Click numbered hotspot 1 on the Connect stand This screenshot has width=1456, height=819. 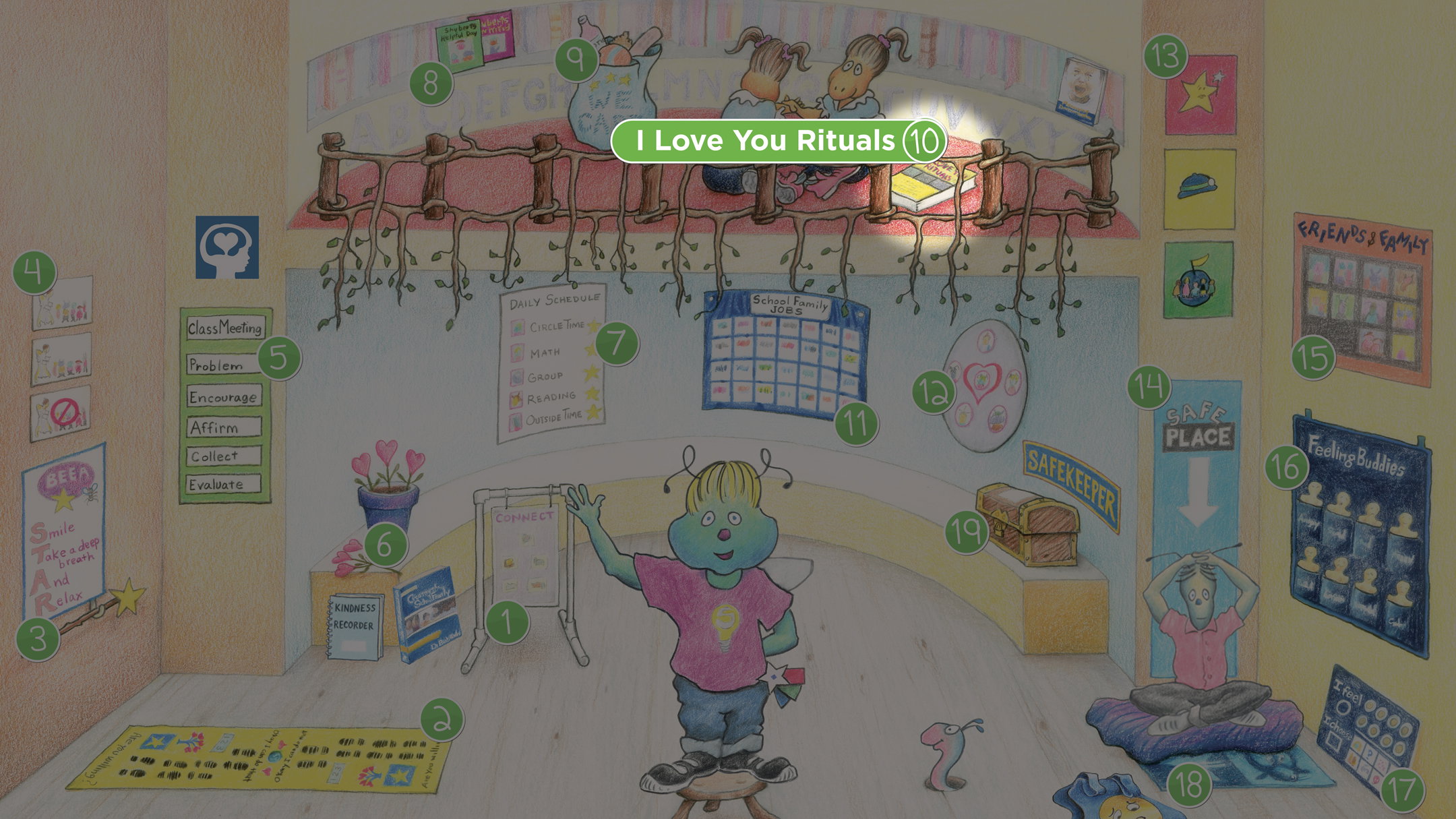507,622
